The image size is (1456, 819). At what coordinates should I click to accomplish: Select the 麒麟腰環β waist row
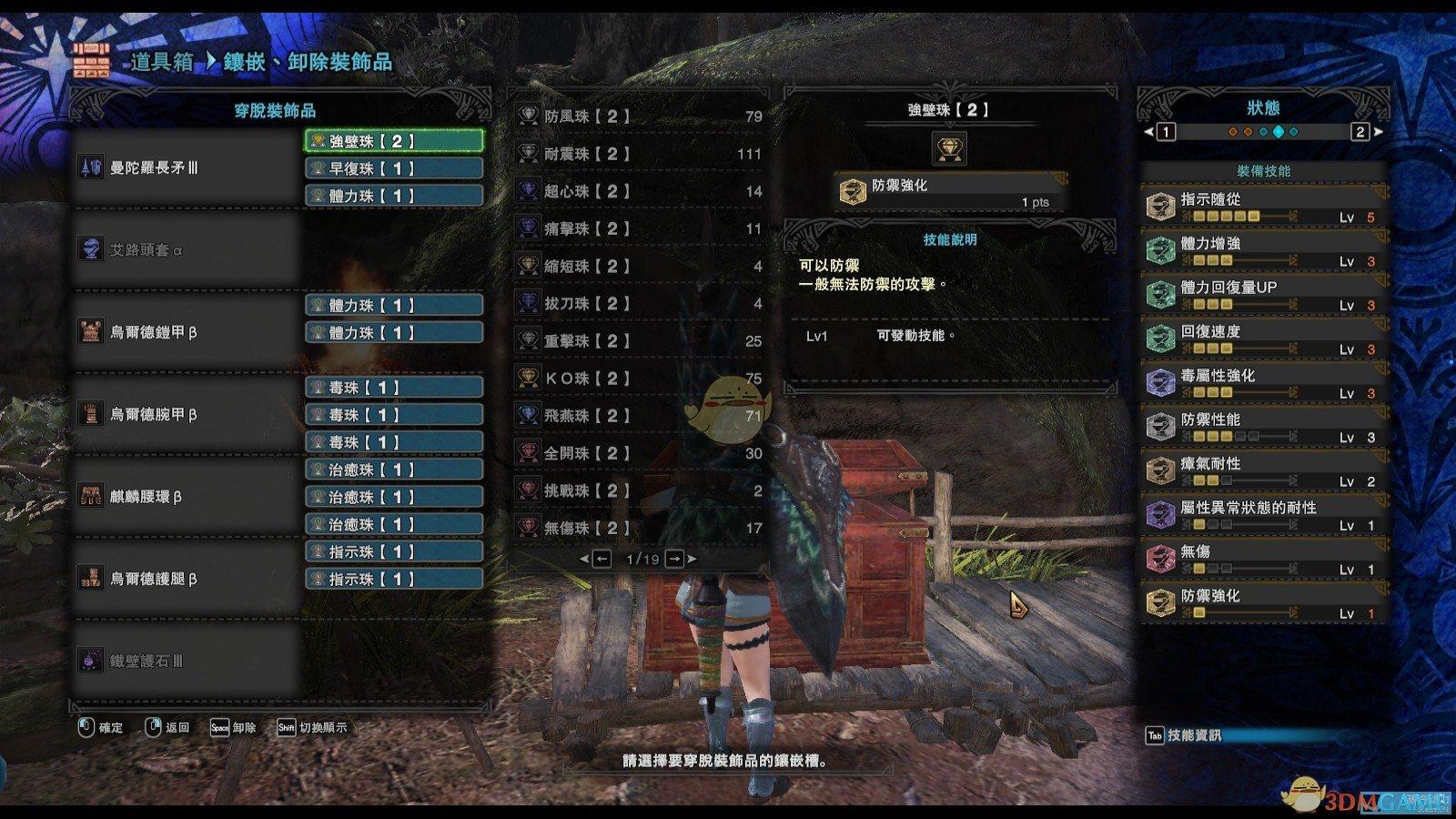(x=187, y=497)
